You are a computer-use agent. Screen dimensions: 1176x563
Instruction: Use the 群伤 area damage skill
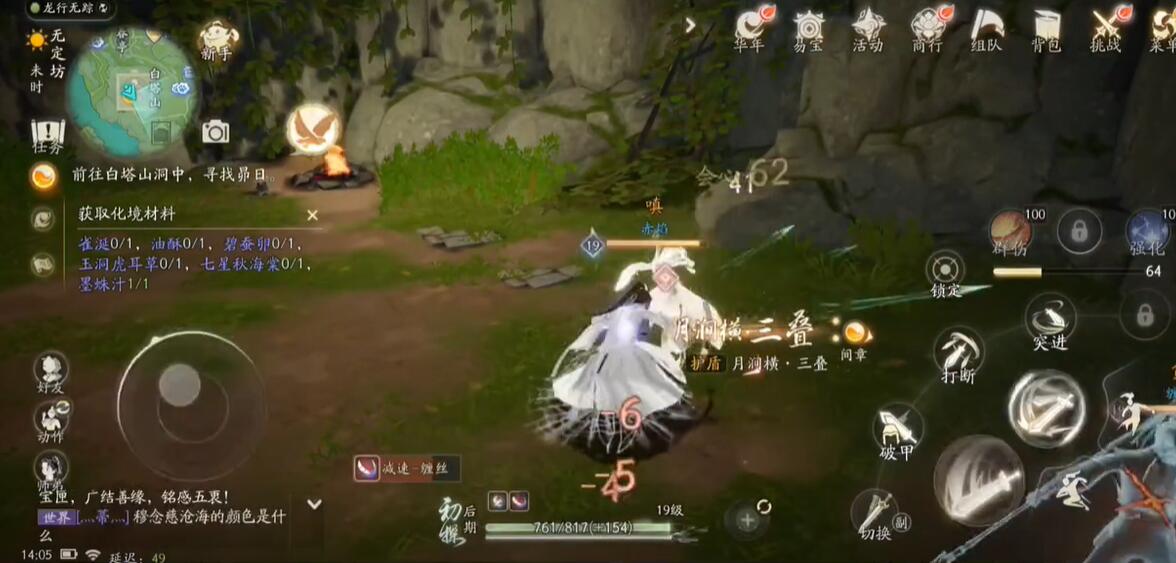coord(1011,231)
